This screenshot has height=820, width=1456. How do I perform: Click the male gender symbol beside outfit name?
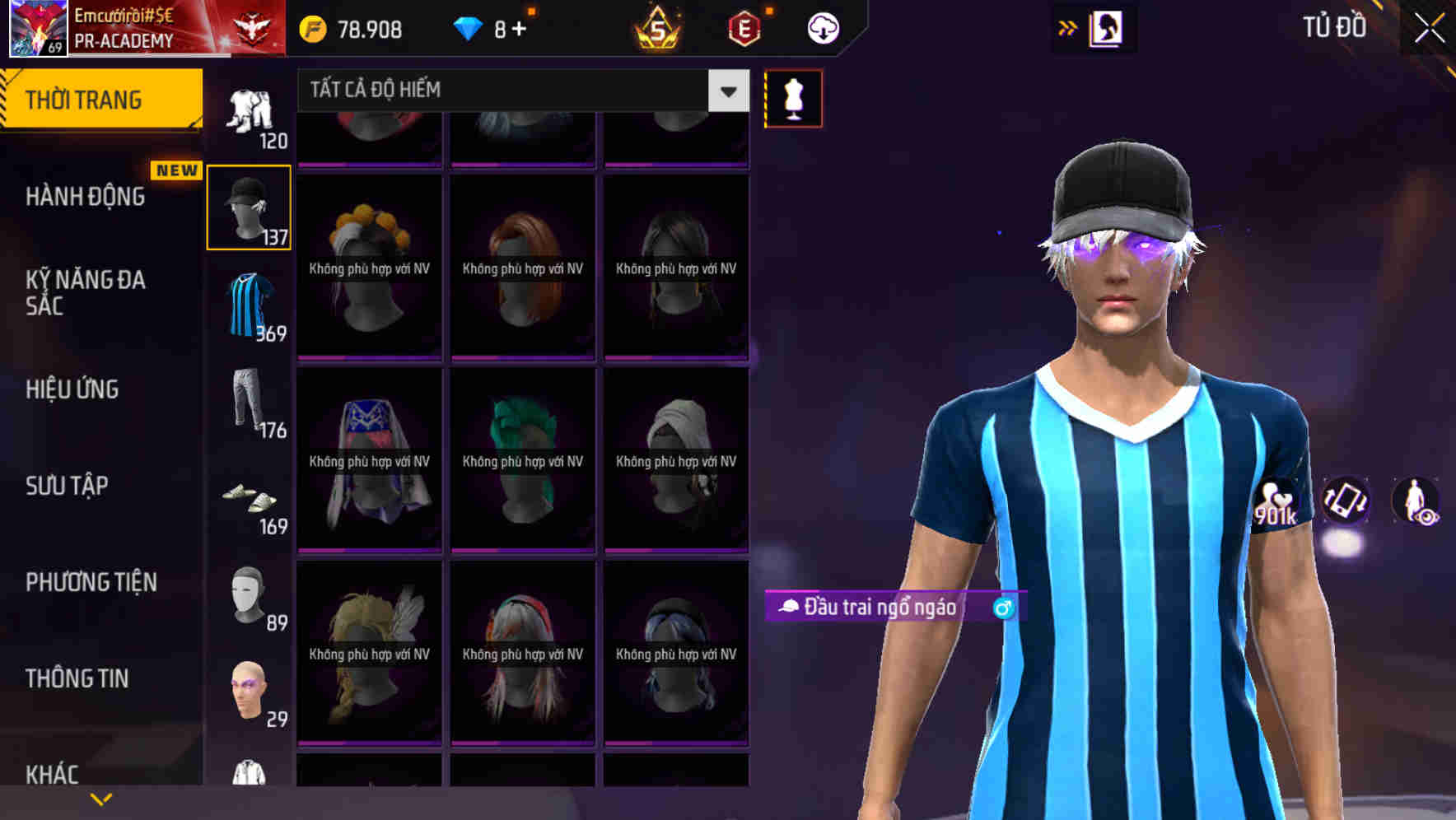point(1005,609)
